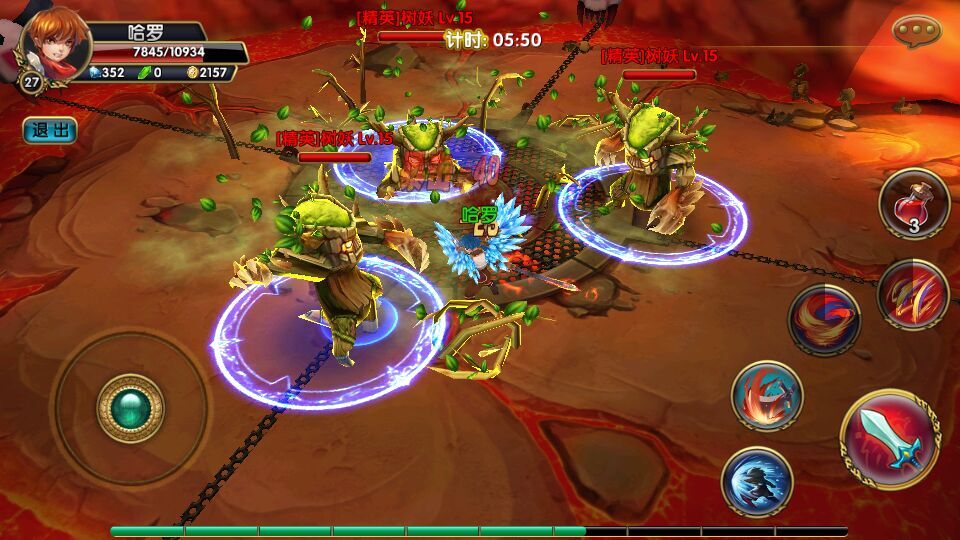
Task: Attack with the main sword button
Action: pyautogui.click(x=889, y=438)
